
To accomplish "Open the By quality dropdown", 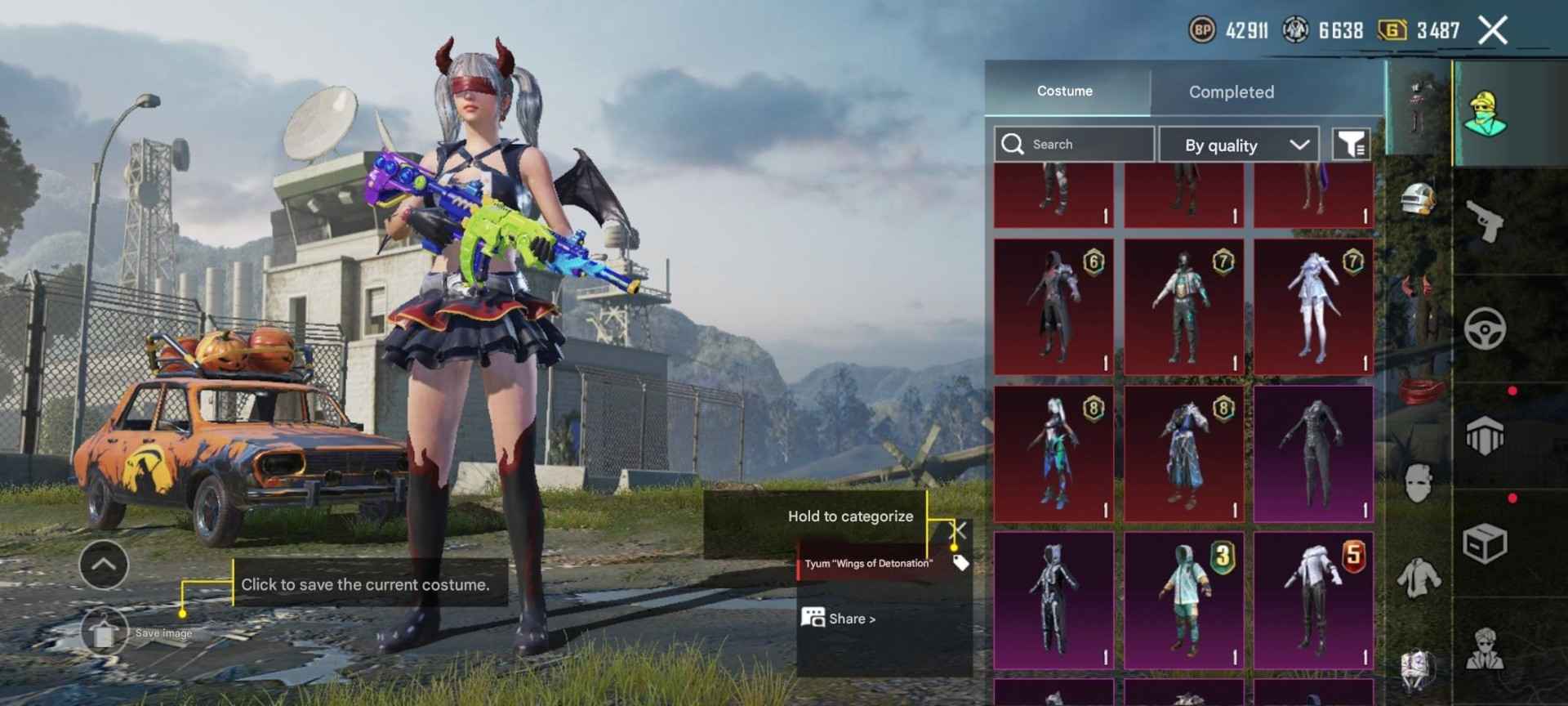I will click(x=1238, y=145).
